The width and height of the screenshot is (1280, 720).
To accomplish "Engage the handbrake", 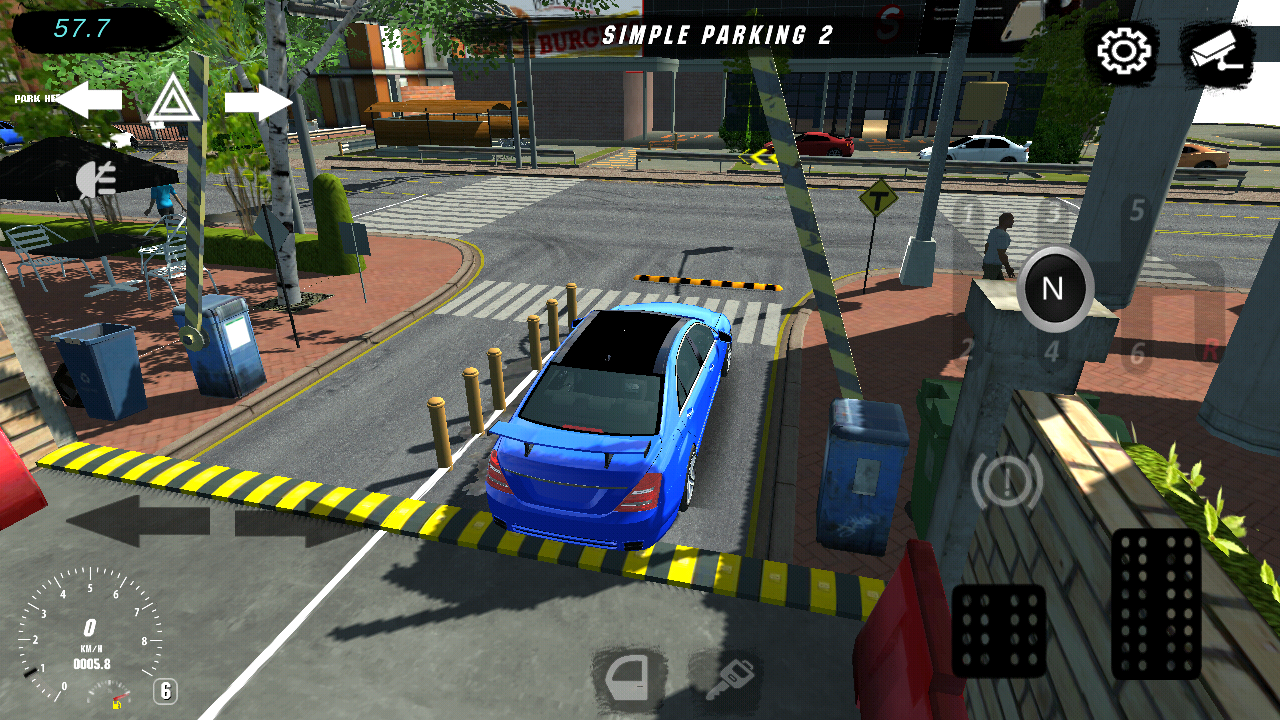I will click(1007, 482).
